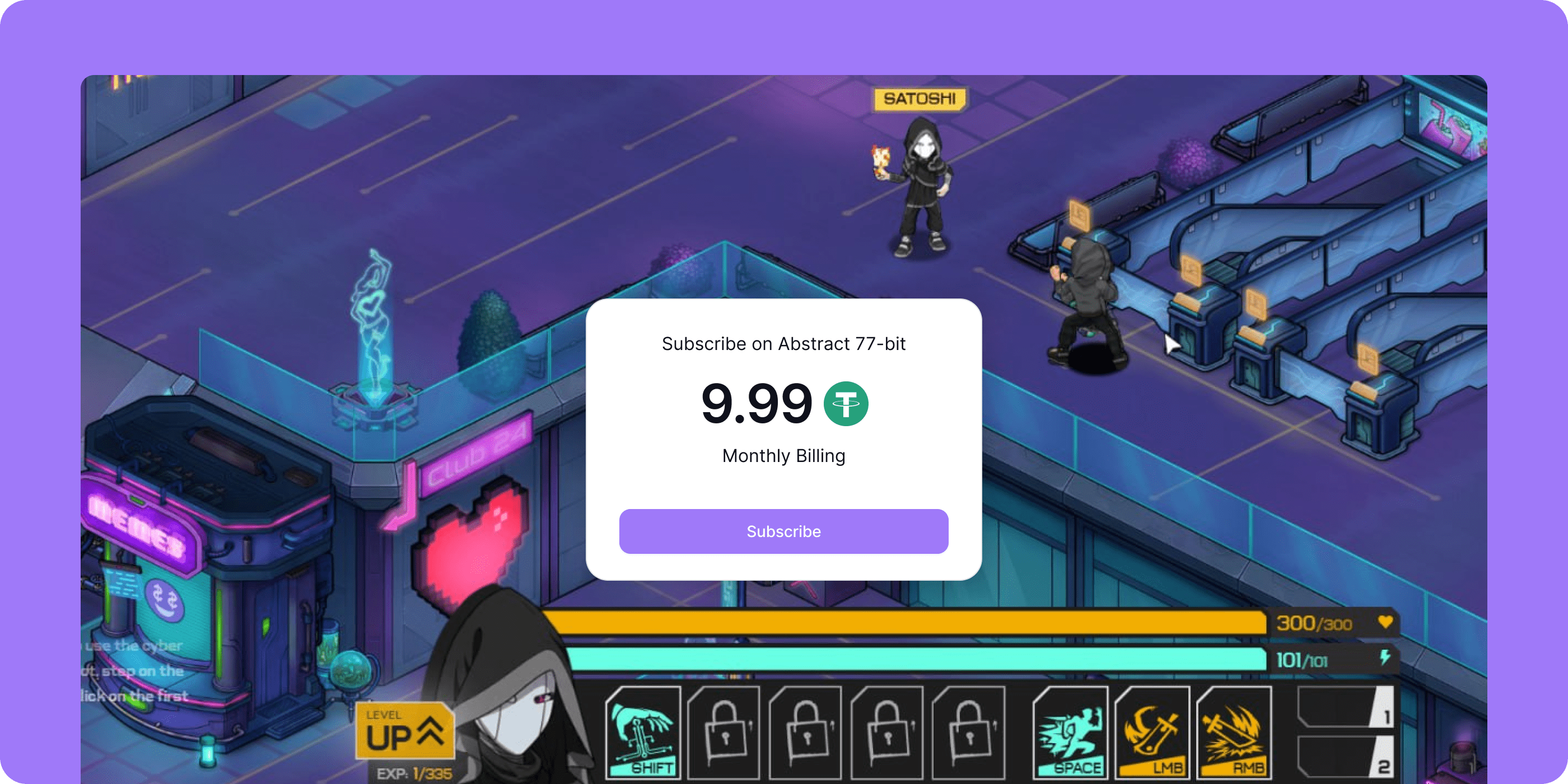Click the heart icon next to health bar
This screenshot has height=784, width=1568.
coord(1385,622)
